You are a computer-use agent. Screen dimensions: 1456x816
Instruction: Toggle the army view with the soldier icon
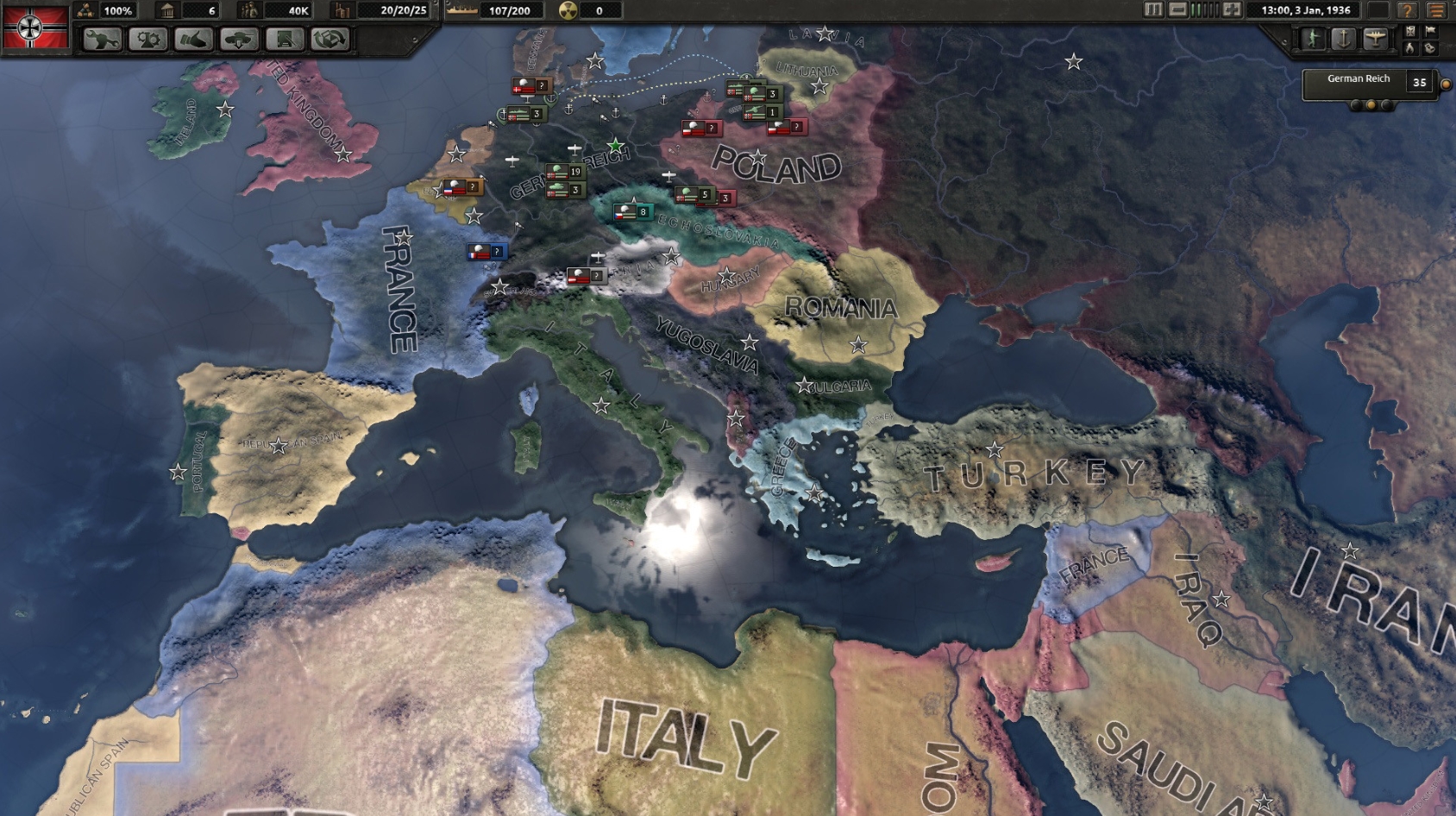[x=1313, y=36]
